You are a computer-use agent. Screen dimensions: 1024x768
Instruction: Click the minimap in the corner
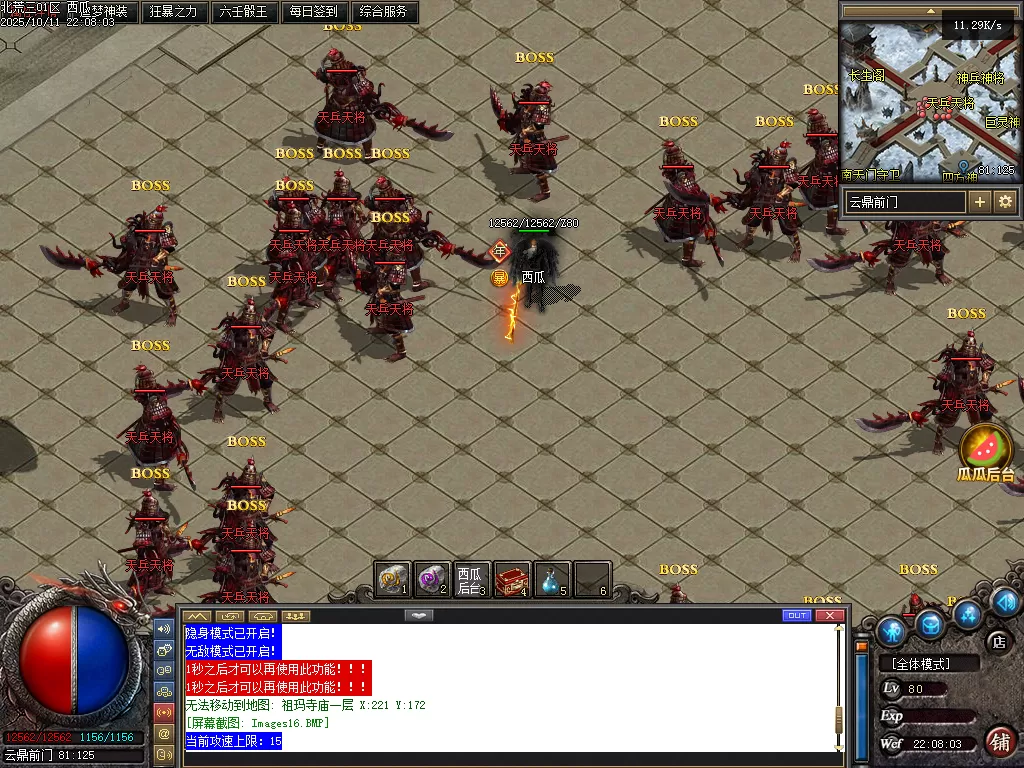coord(929,100)
